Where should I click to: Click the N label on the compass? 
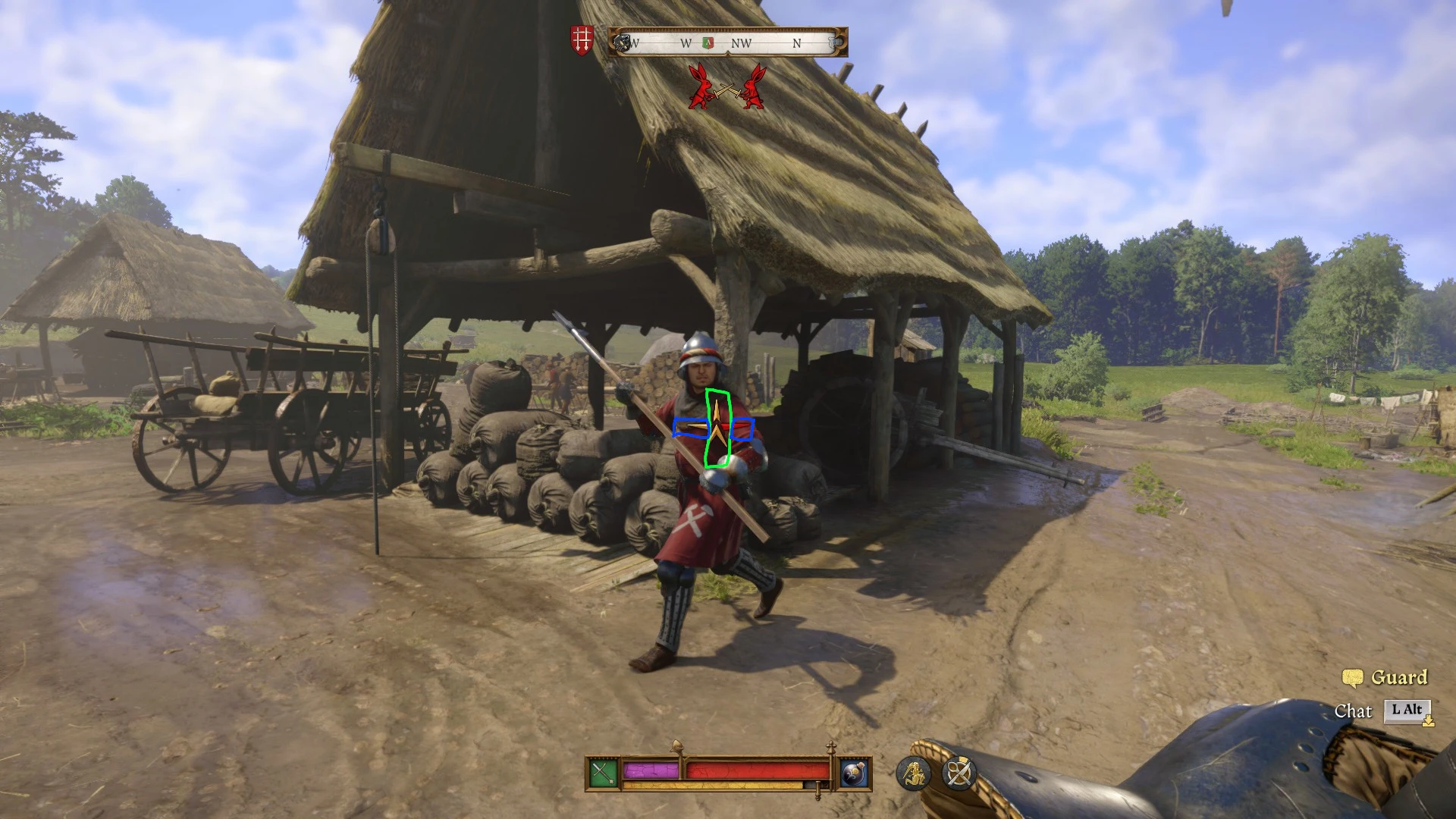coord(797,43)
